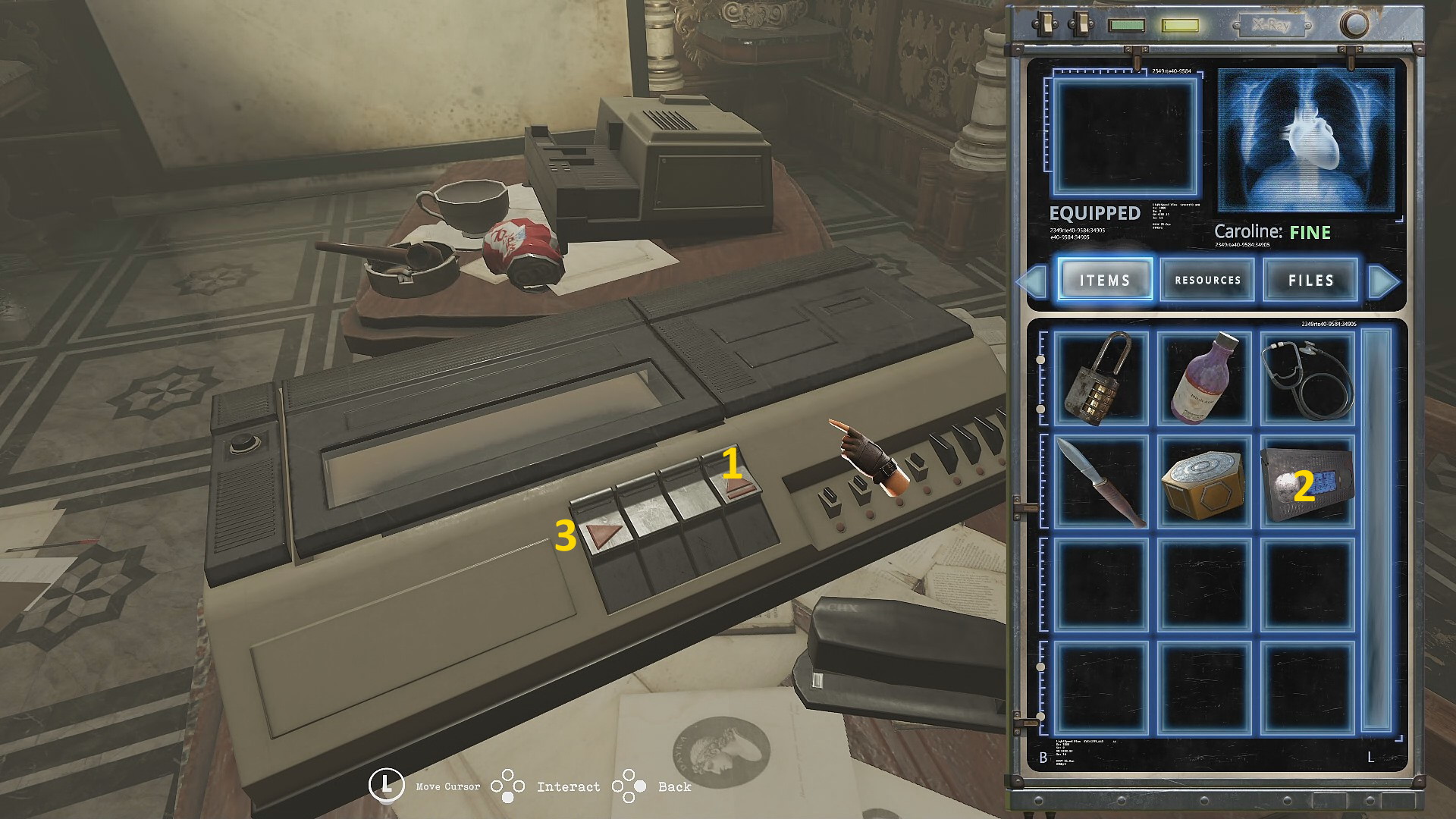The width and height of the screenshot is (1456, 819).
Task: Select the combination padlock item
Action: [x=1099, y=378]
